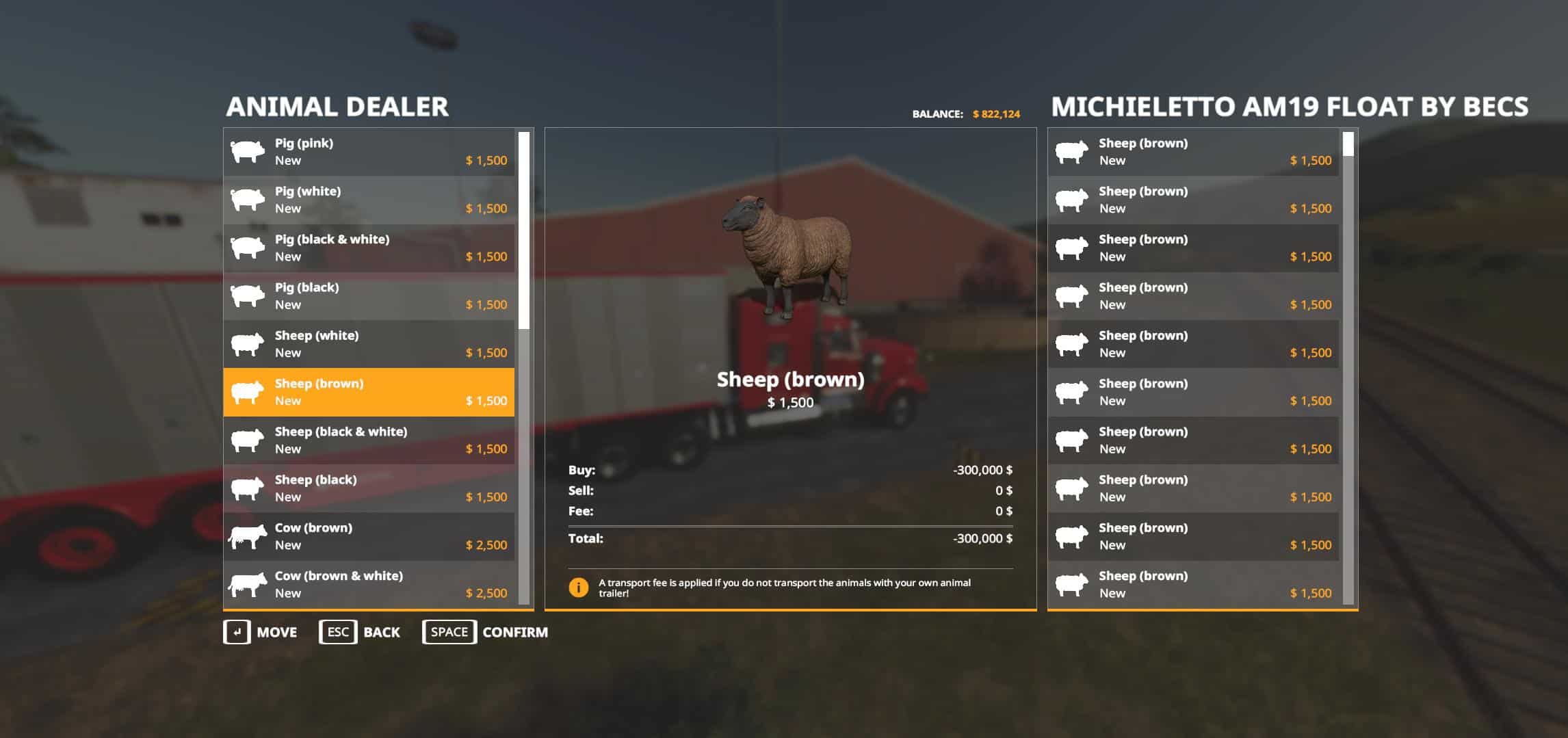The image size is (1568, 738).
Task: Pick the Sheep (black) row
Action: pos(369,488)
